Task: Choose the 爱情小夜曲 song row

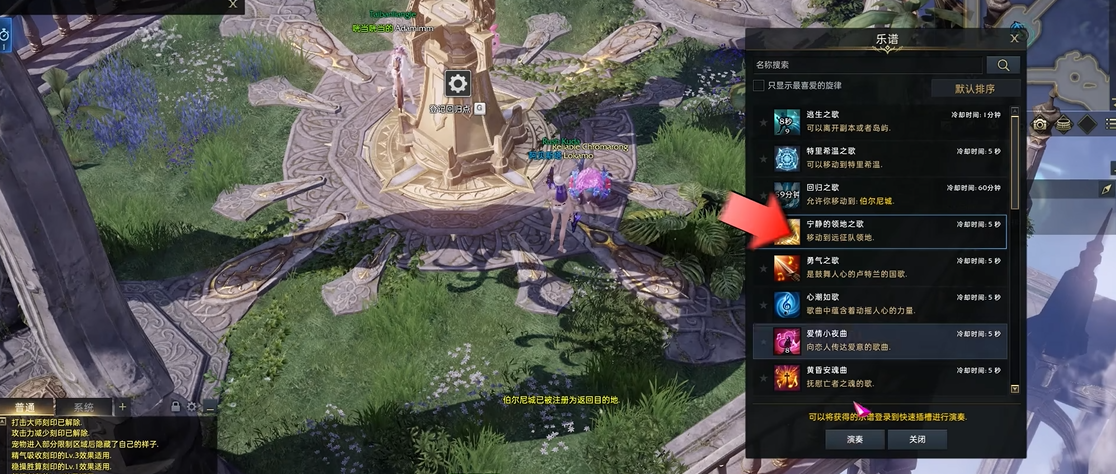Action: [x=880, y=340]
